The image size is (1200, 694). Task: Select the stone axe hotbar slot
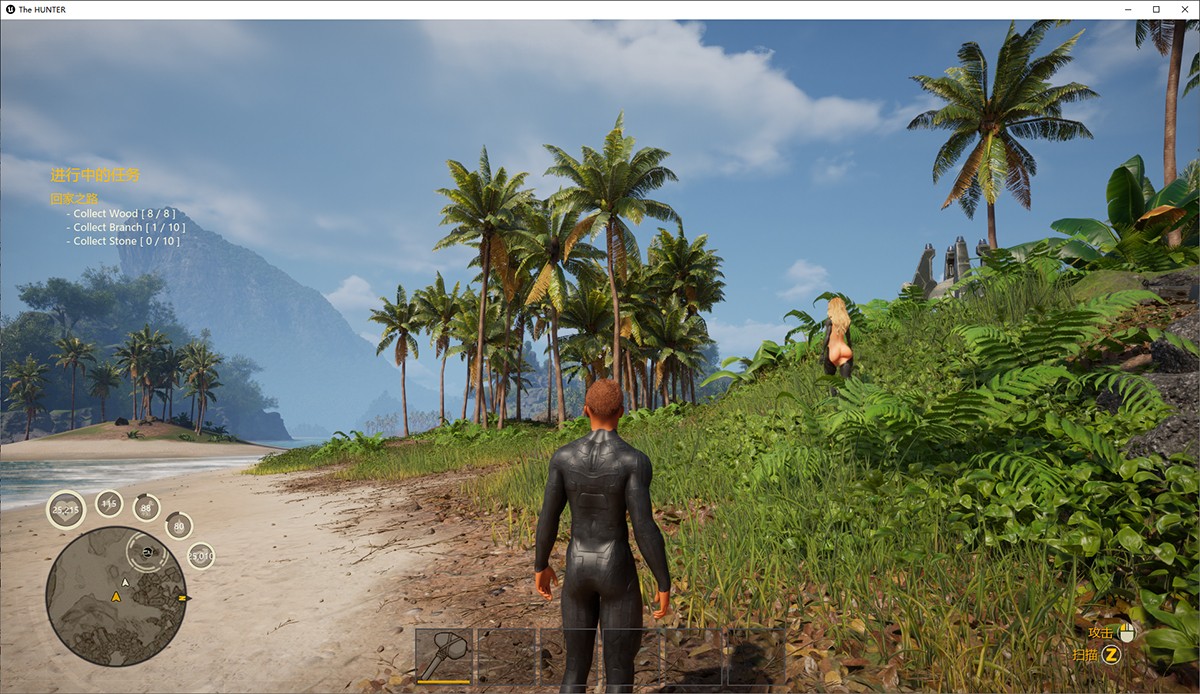coord(444,655)
